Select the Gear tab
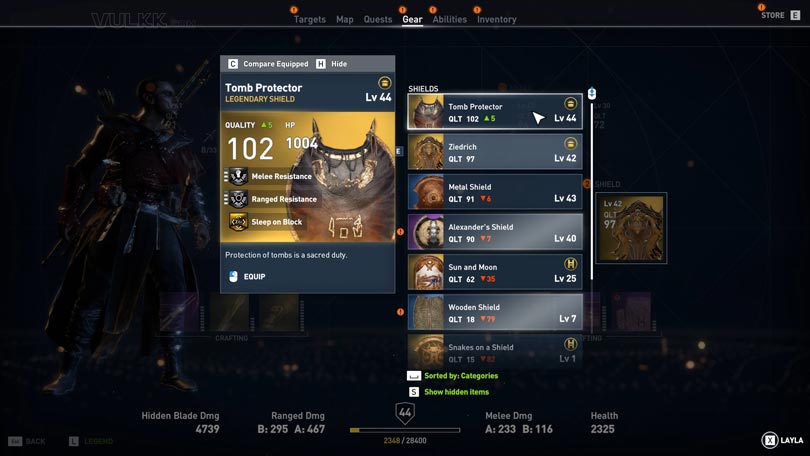 coord(412,19)
